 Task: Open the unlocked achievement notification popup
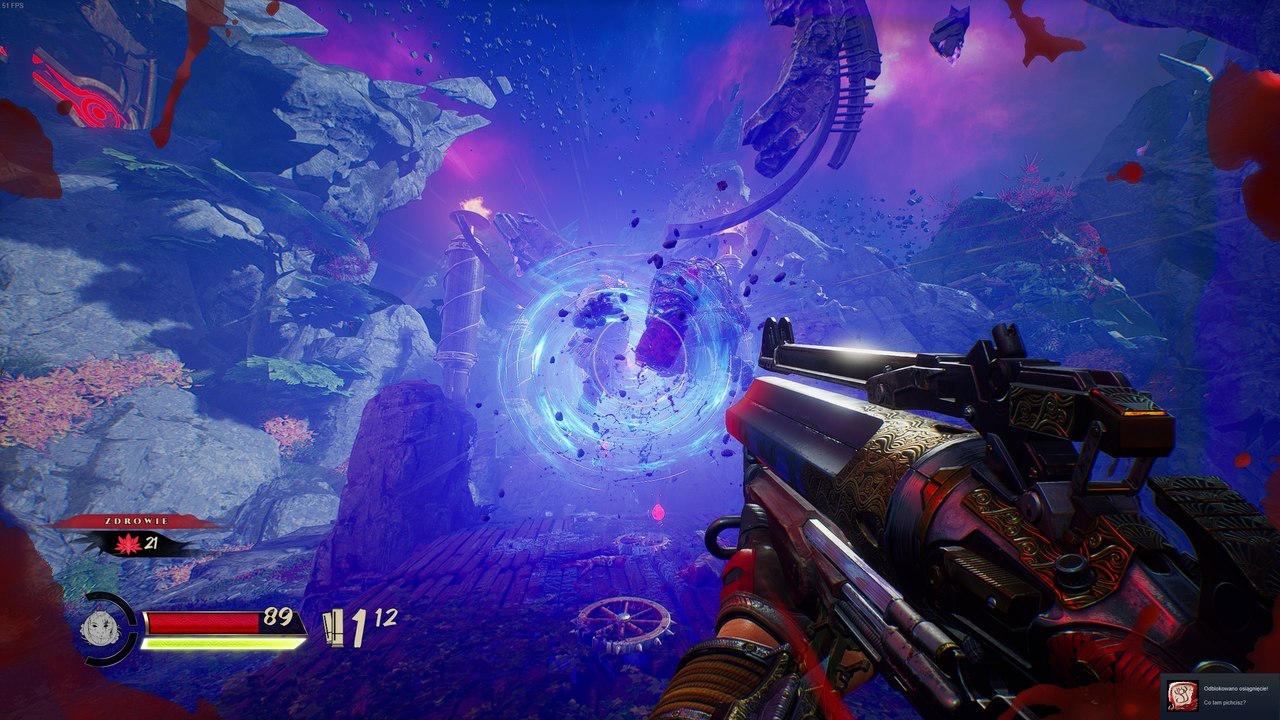1222,696
